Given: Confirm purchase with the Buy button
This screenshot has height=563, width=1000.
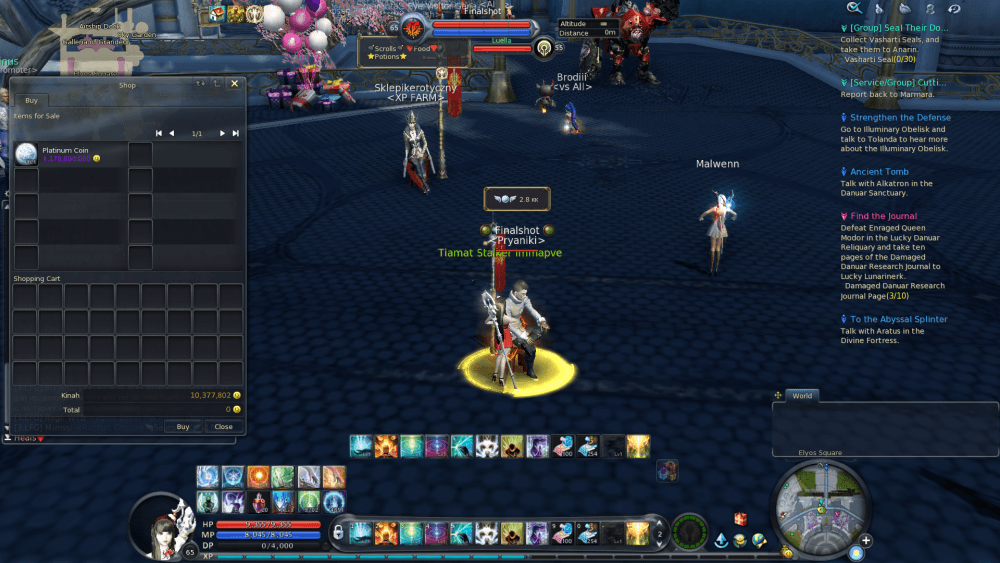Looking at the screenshot, I should [183, 426].
